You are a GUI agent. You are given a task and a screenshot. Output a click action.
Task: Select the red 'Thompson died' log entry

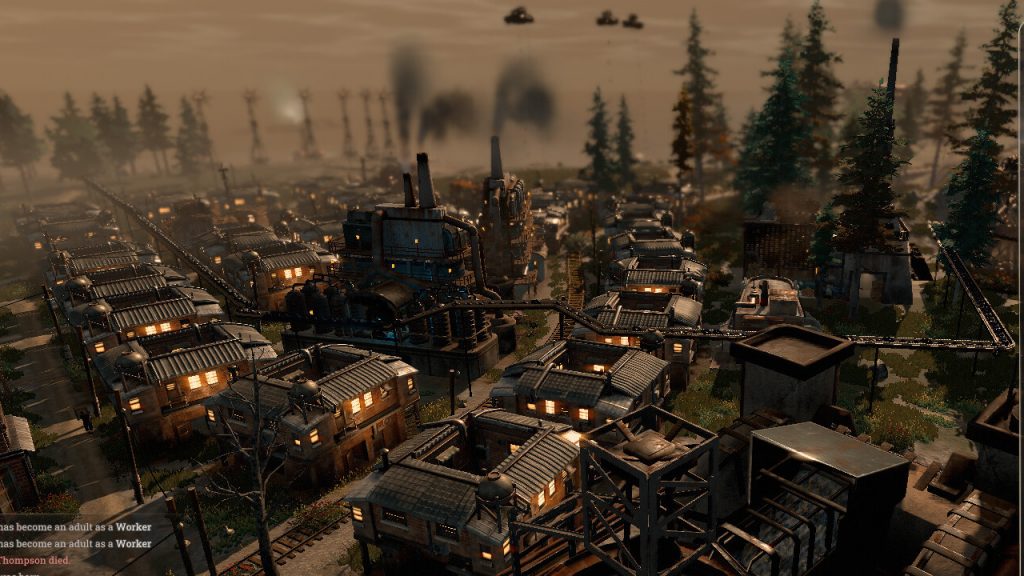pos(35,561)
